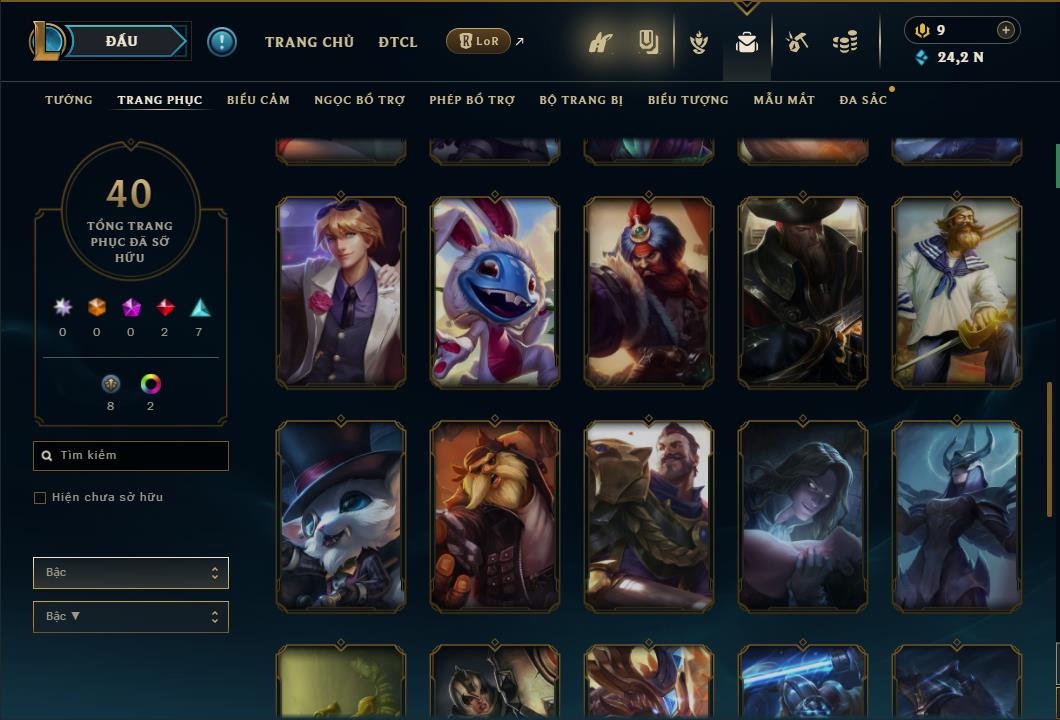The image size is (1060, 720).
Task: Open the loot hammer icon
Action: (x=796, y=42)
